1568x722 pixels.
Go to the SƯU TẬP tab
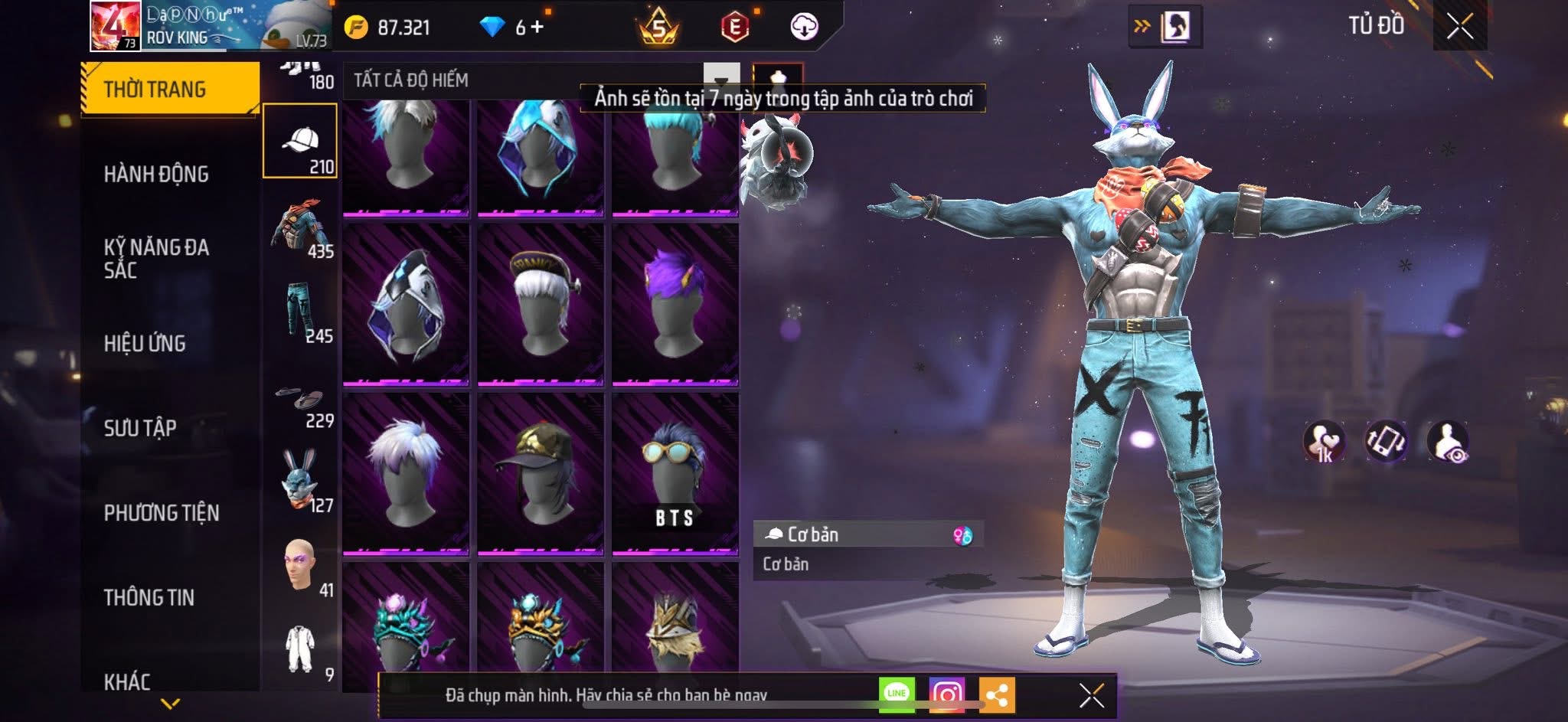[140, 428]
